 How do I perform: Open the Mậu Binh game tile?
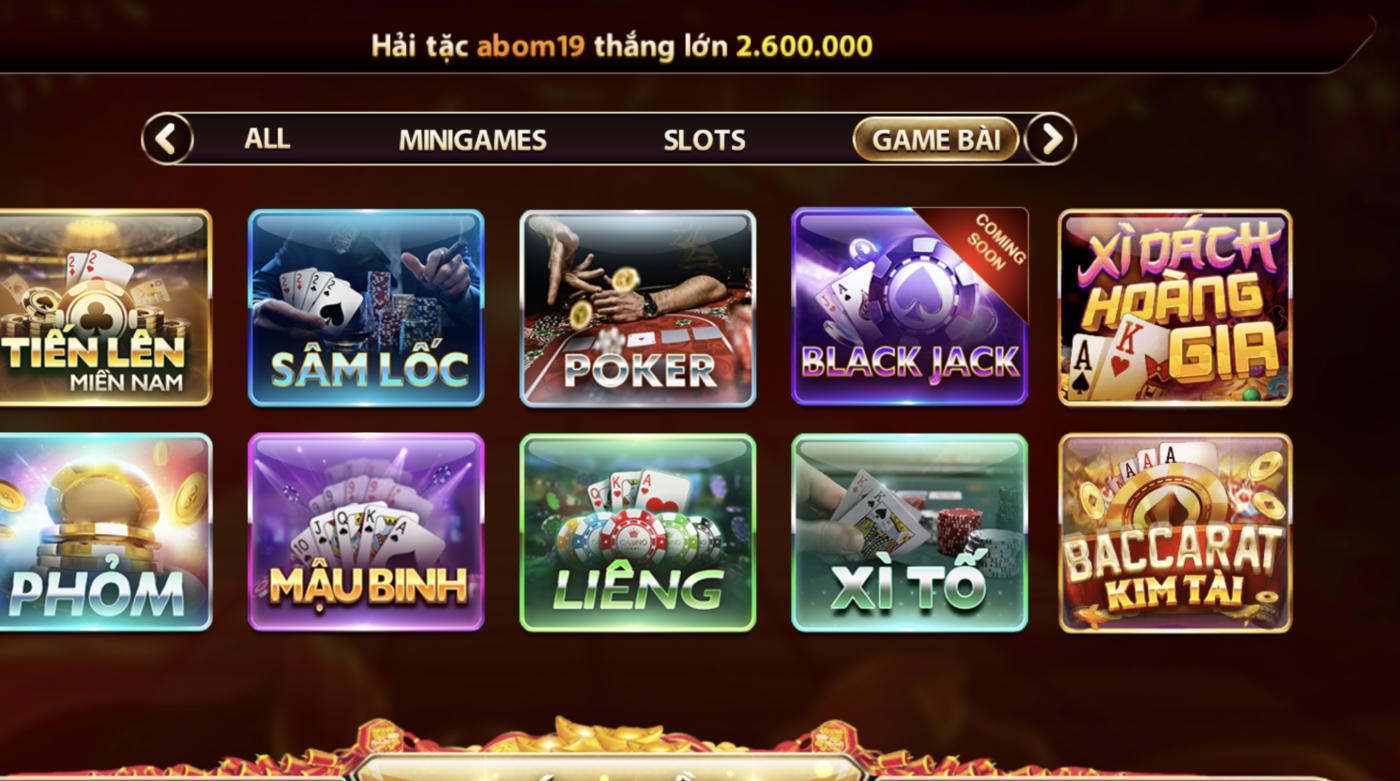pos(367,530)
